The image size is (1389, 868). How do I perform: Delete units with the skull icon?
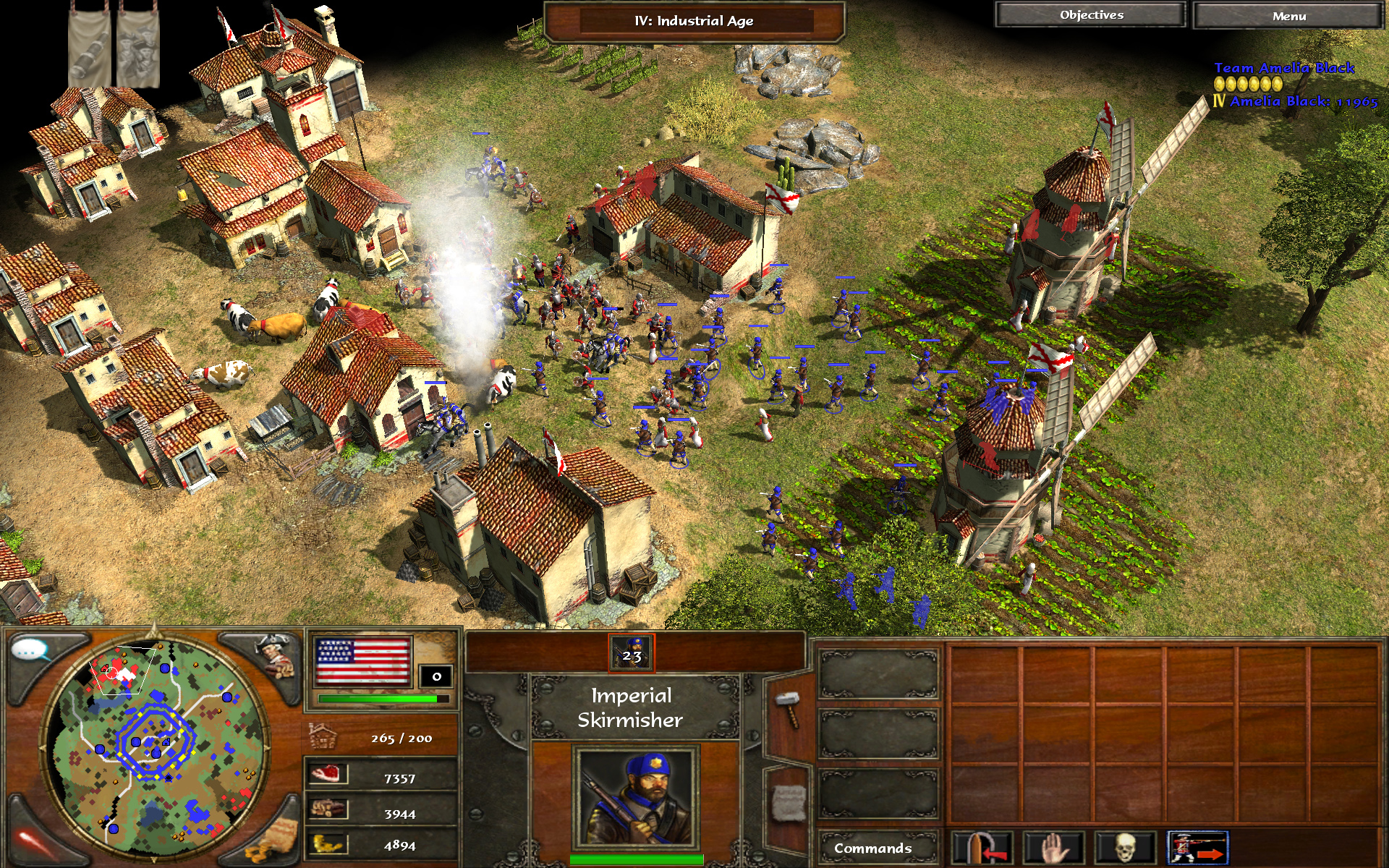tap(1125, 848)
